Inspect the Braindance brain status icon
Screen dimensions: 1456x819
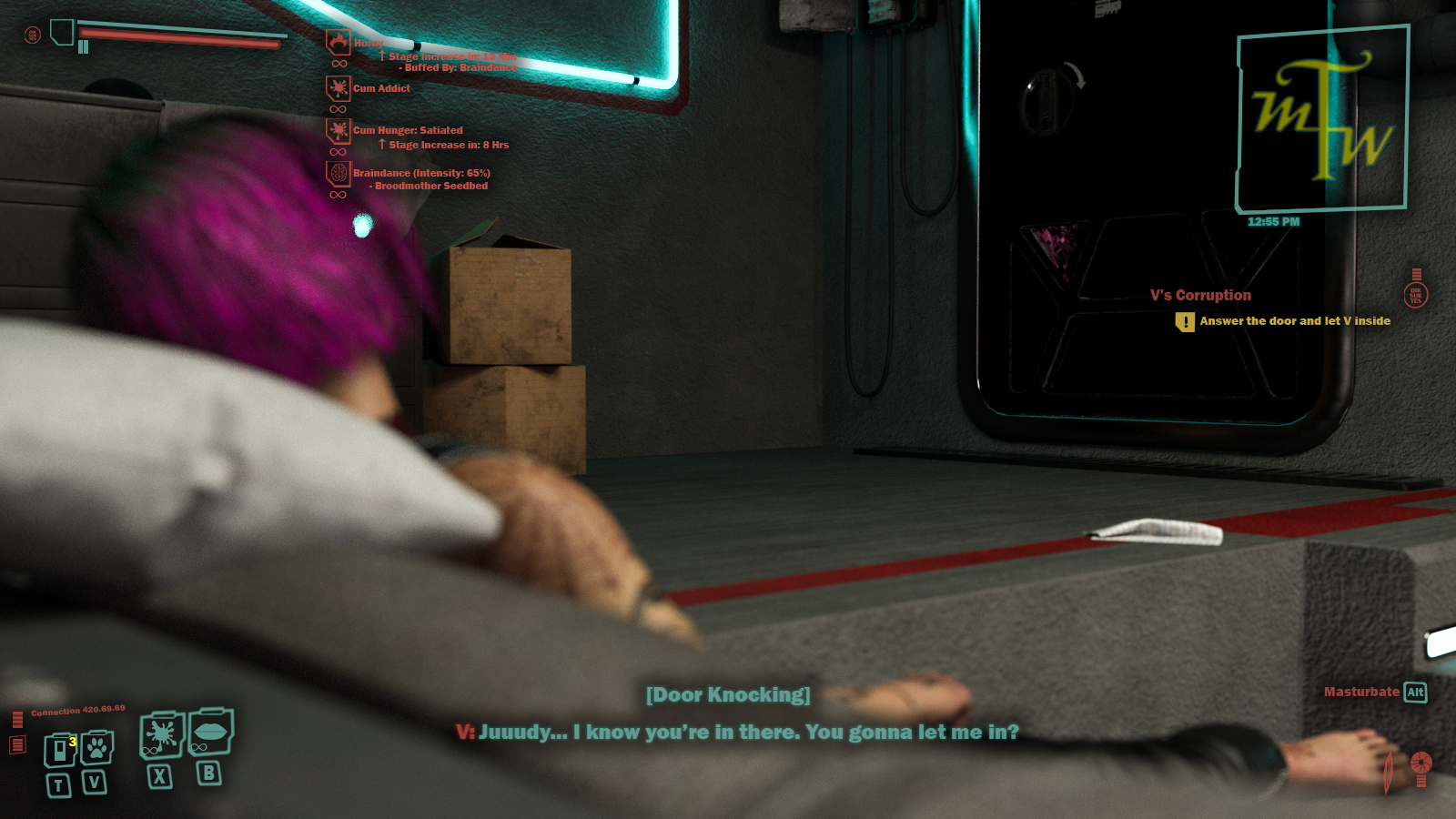coord(339,173)
